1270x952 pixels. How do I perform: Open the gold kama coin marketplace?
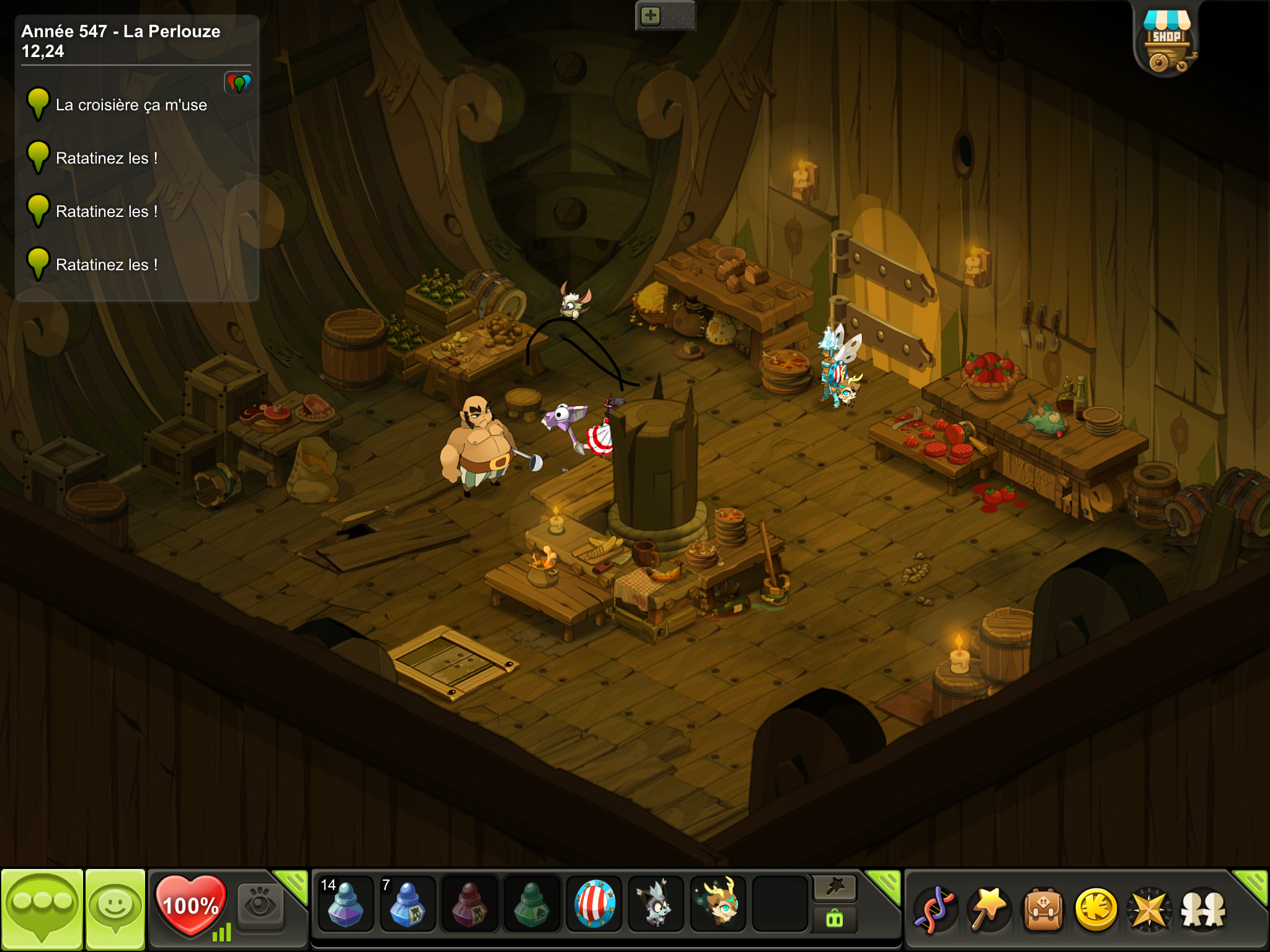point(1096,909)
